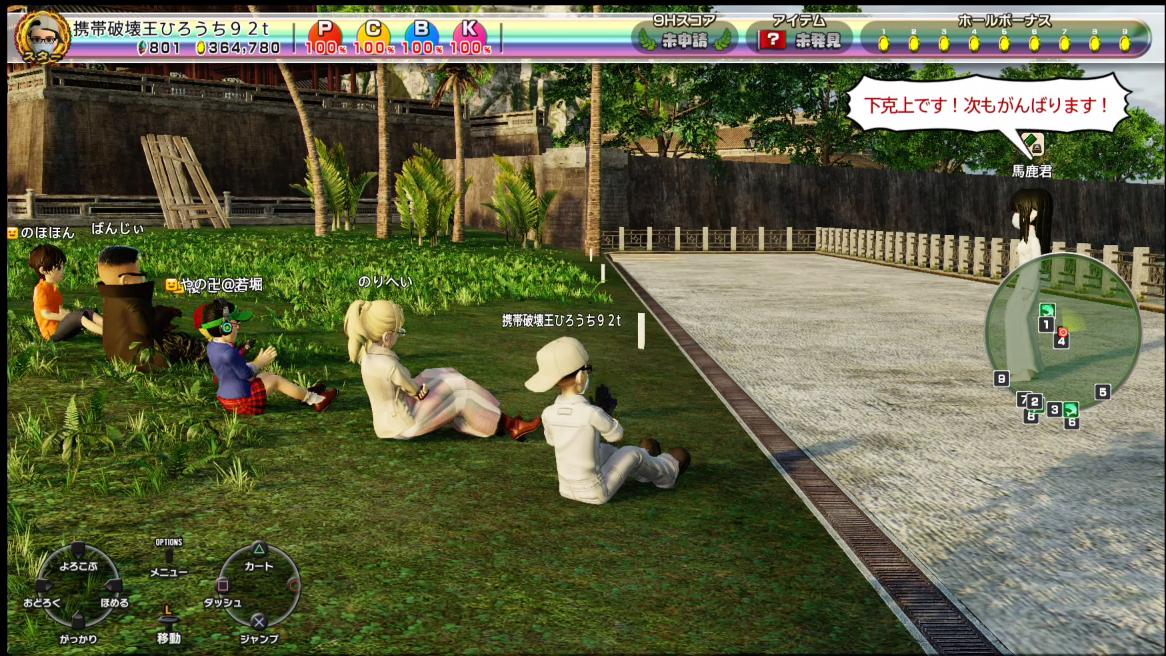Image resolution: width=1166 pixels, height=656 pixels.
Task: Select the hole 9 marker on the minimap
Action: [1001, 378]
